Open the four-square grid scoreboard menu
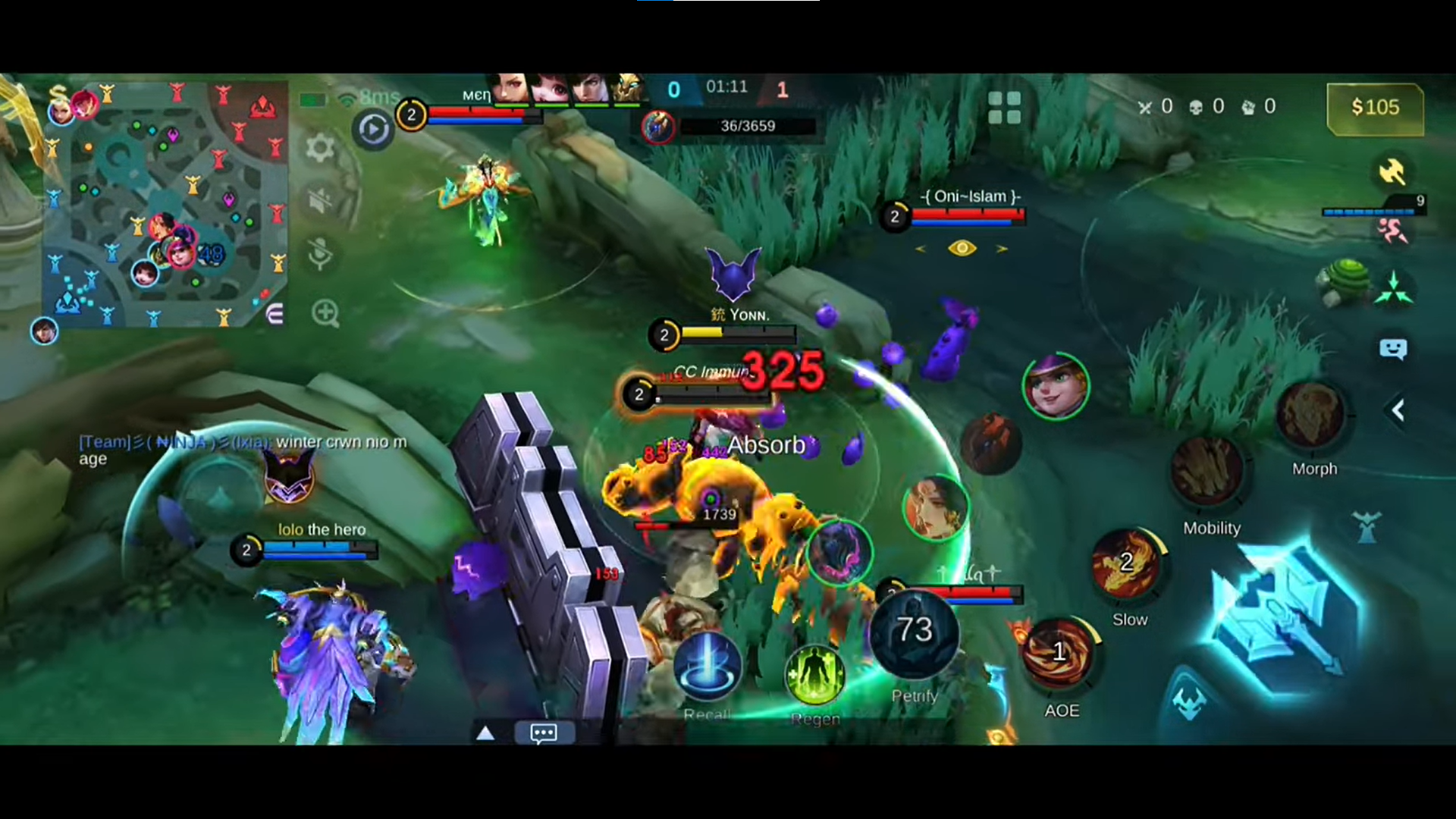Viewport: 1456px width, 819px height. pos(1005,108)
